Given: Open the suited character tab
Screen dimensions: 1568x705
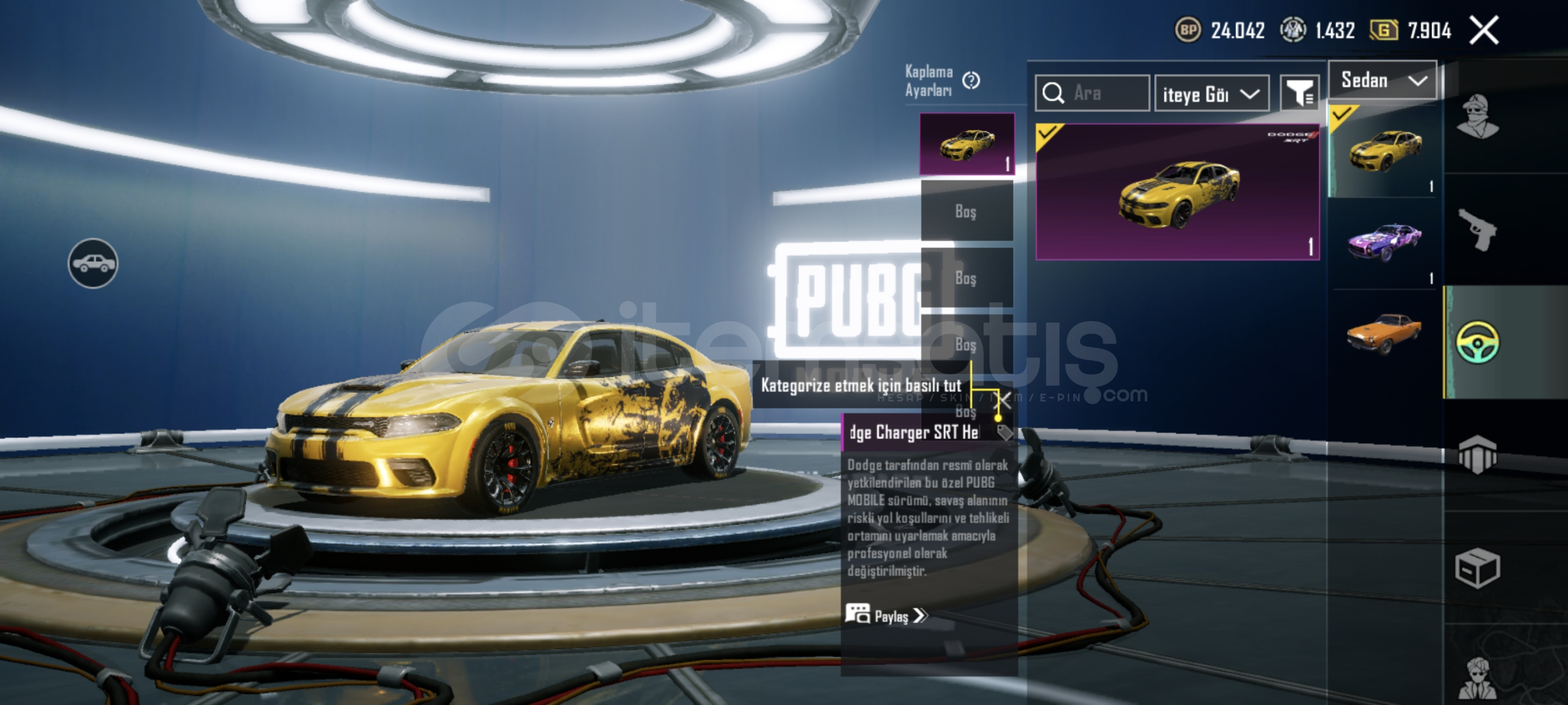Looking at the screenshot, I should tap(1478, 679).
